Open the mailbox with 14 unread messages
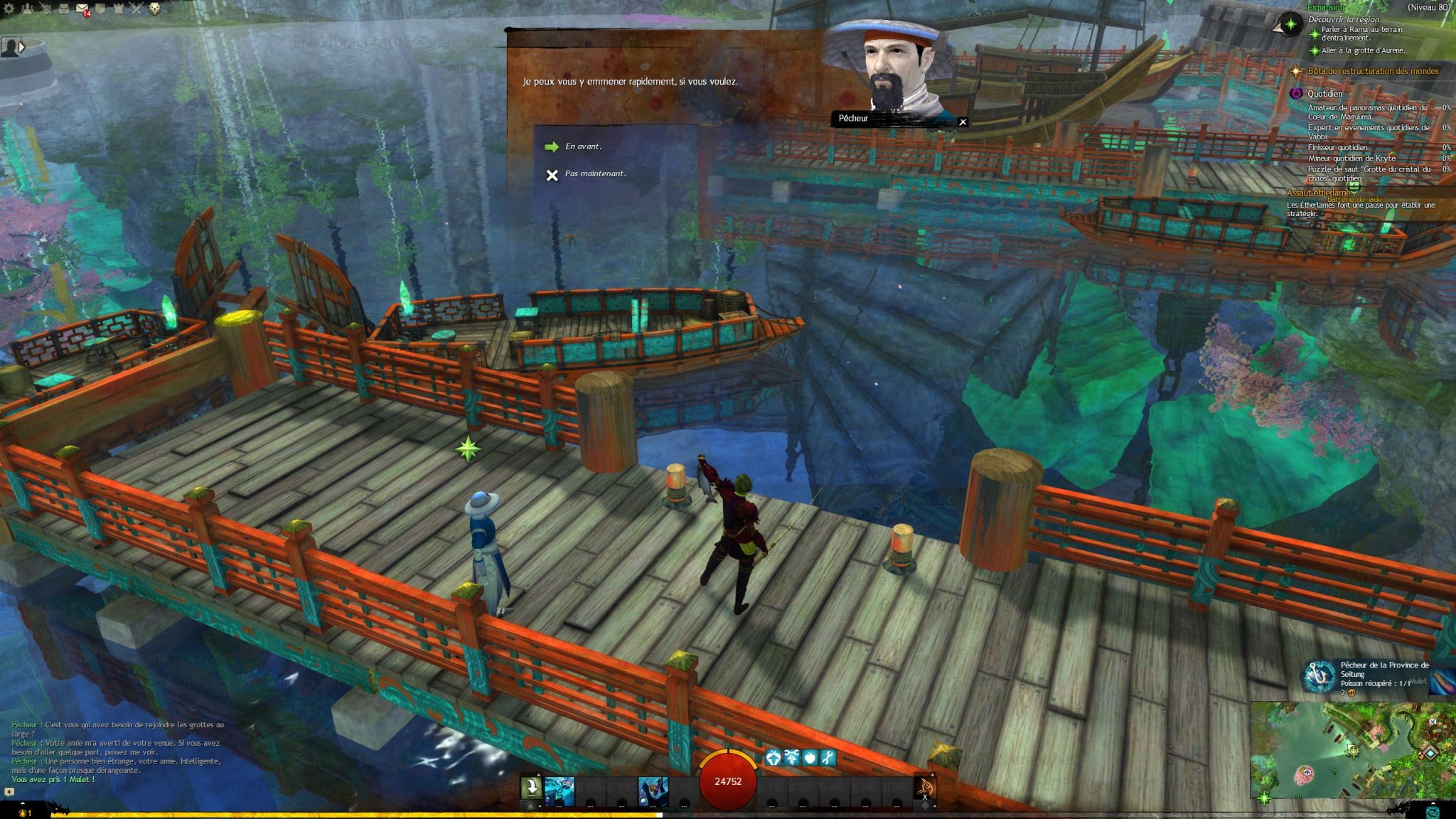Viewport: 1456px width, 819px height. [81, 9]
